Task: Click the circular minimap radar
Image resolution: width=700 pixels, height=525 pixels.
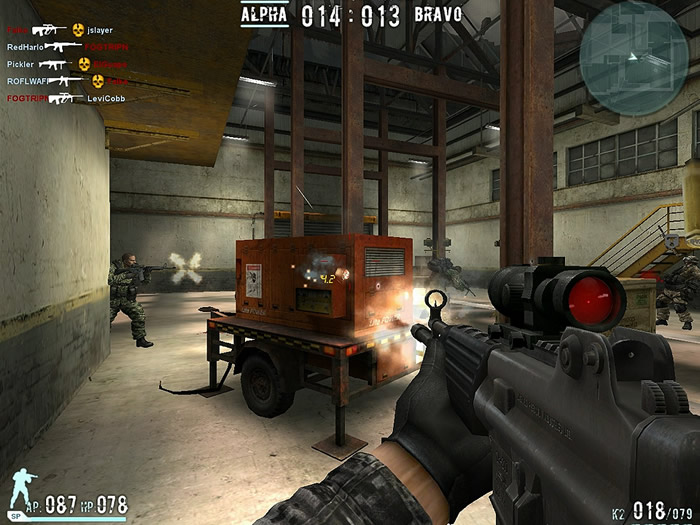Action: (633, 45)
